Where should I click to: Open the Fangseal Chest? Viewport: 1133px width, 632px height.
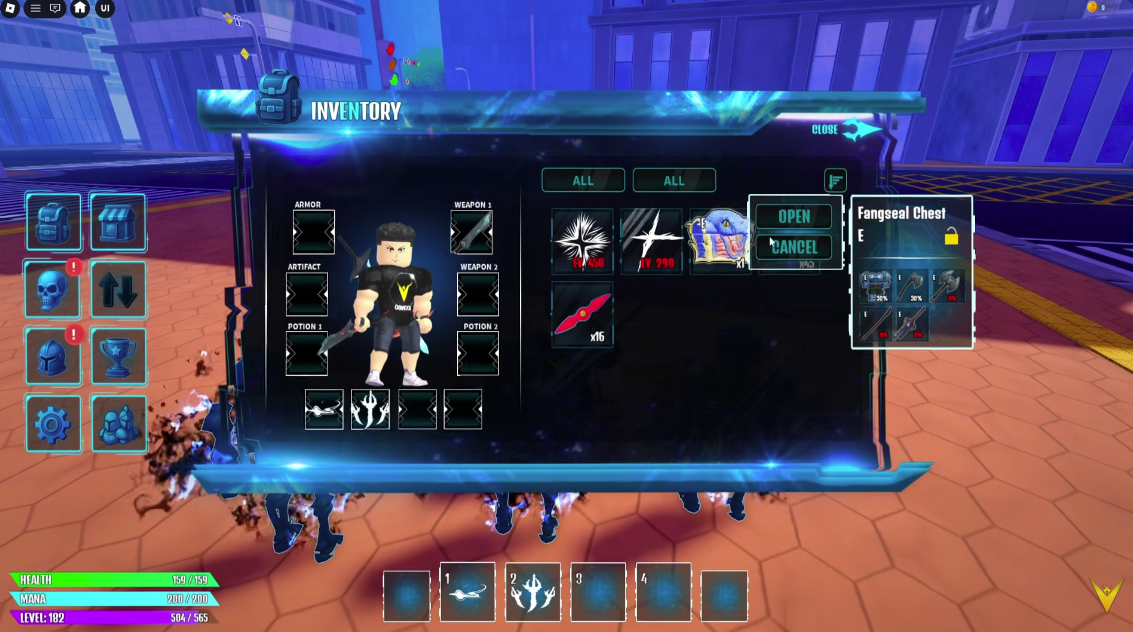794,217
